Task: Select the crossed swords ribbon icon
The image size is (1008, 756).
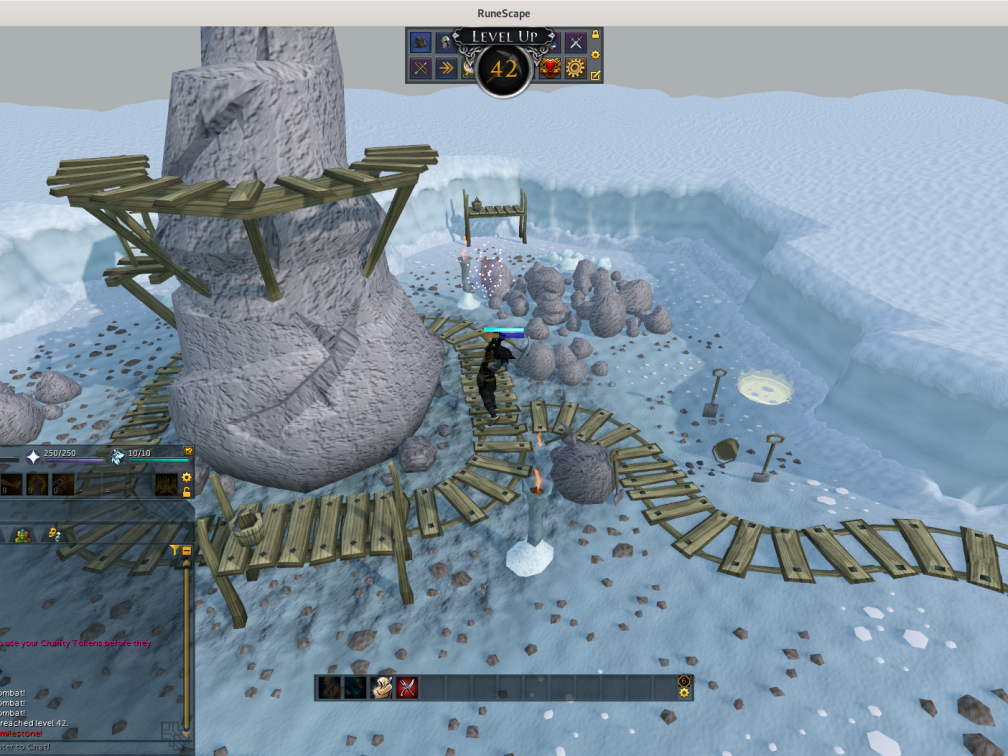Action: (x=575, y=42)
